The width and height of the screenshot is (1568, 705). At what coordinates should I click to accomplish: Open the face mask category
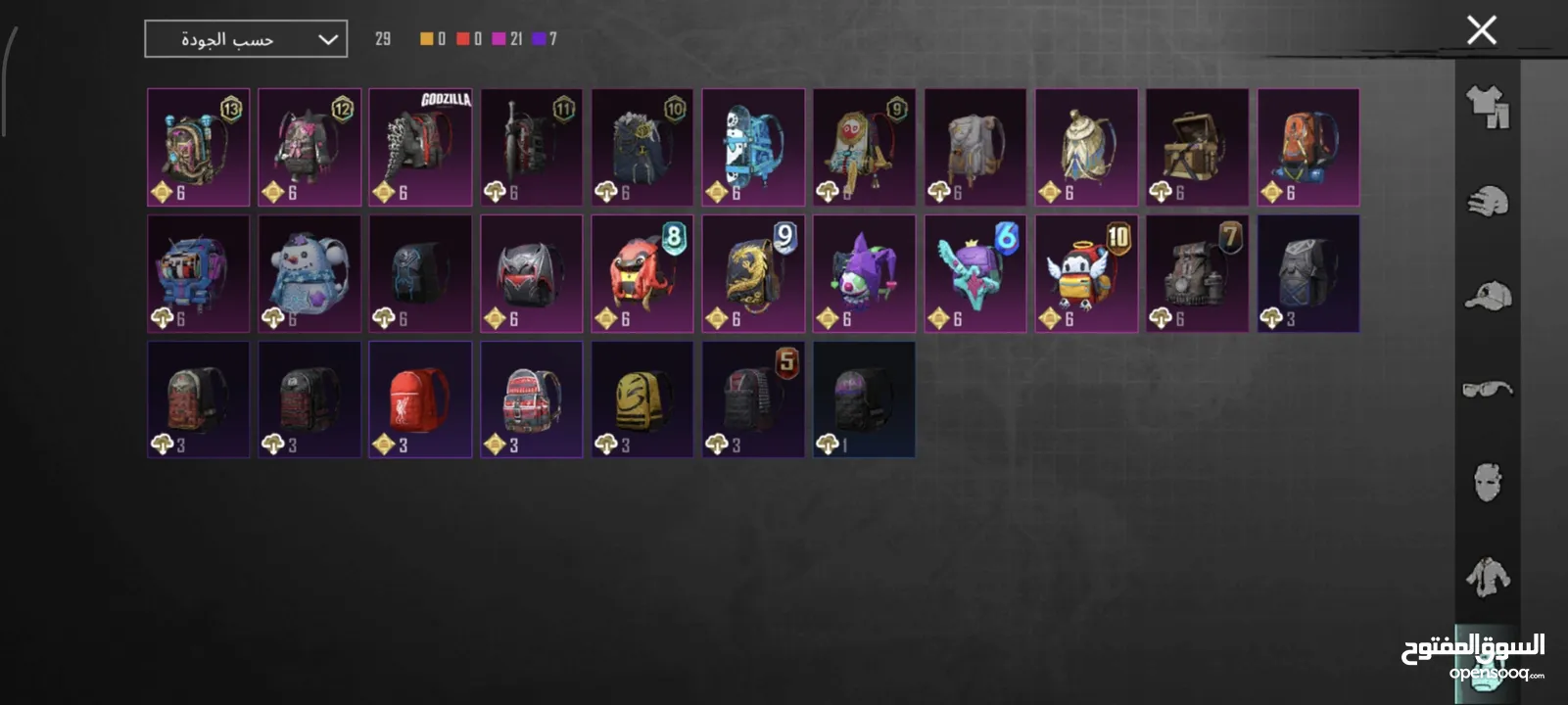coord(1488,483)
